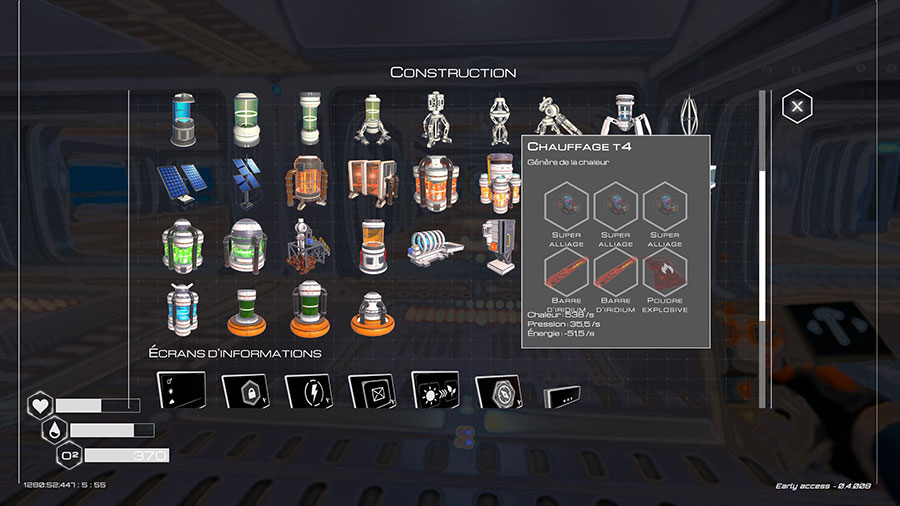Select the blue glowing capsule building
Screen dimensions: 900x506
point(182,119)
